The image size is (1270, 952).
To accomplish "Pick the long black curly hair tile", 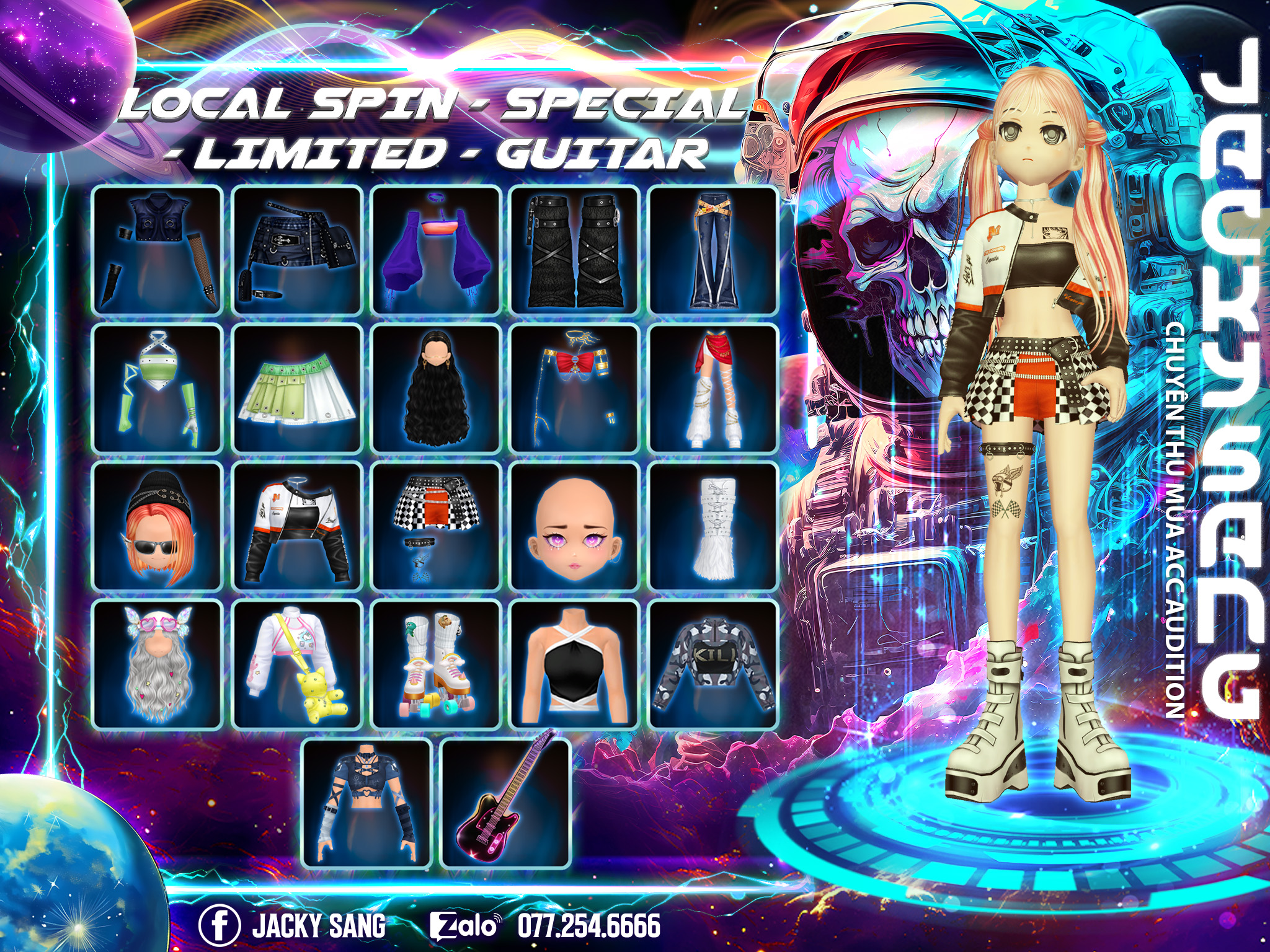I will click(x=436, y=388).
